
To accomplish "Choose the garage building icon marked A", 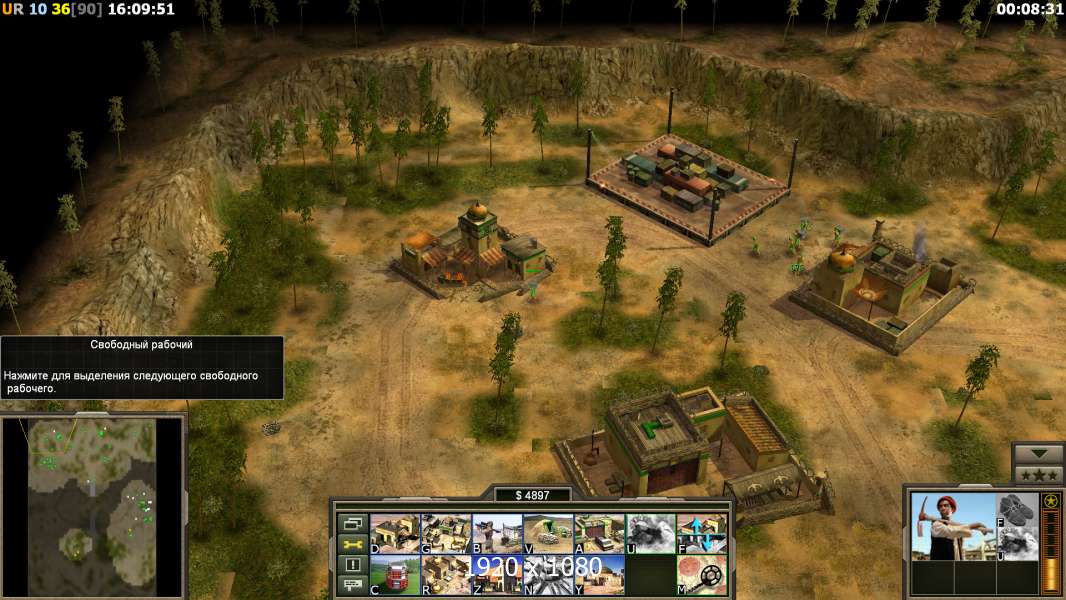I will point(599,533).
